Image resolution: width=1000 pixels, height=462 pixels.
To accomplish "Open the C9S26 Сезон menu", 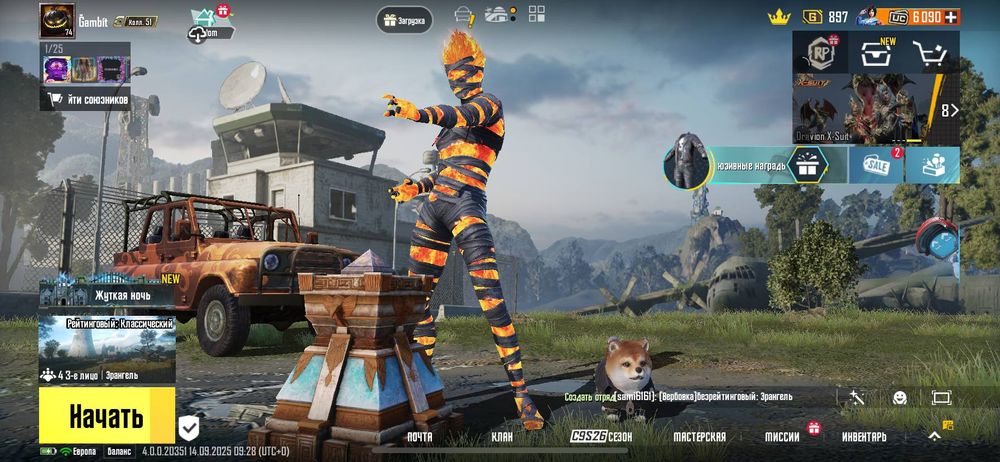I will pyautogui.click(x=601, y=437).
